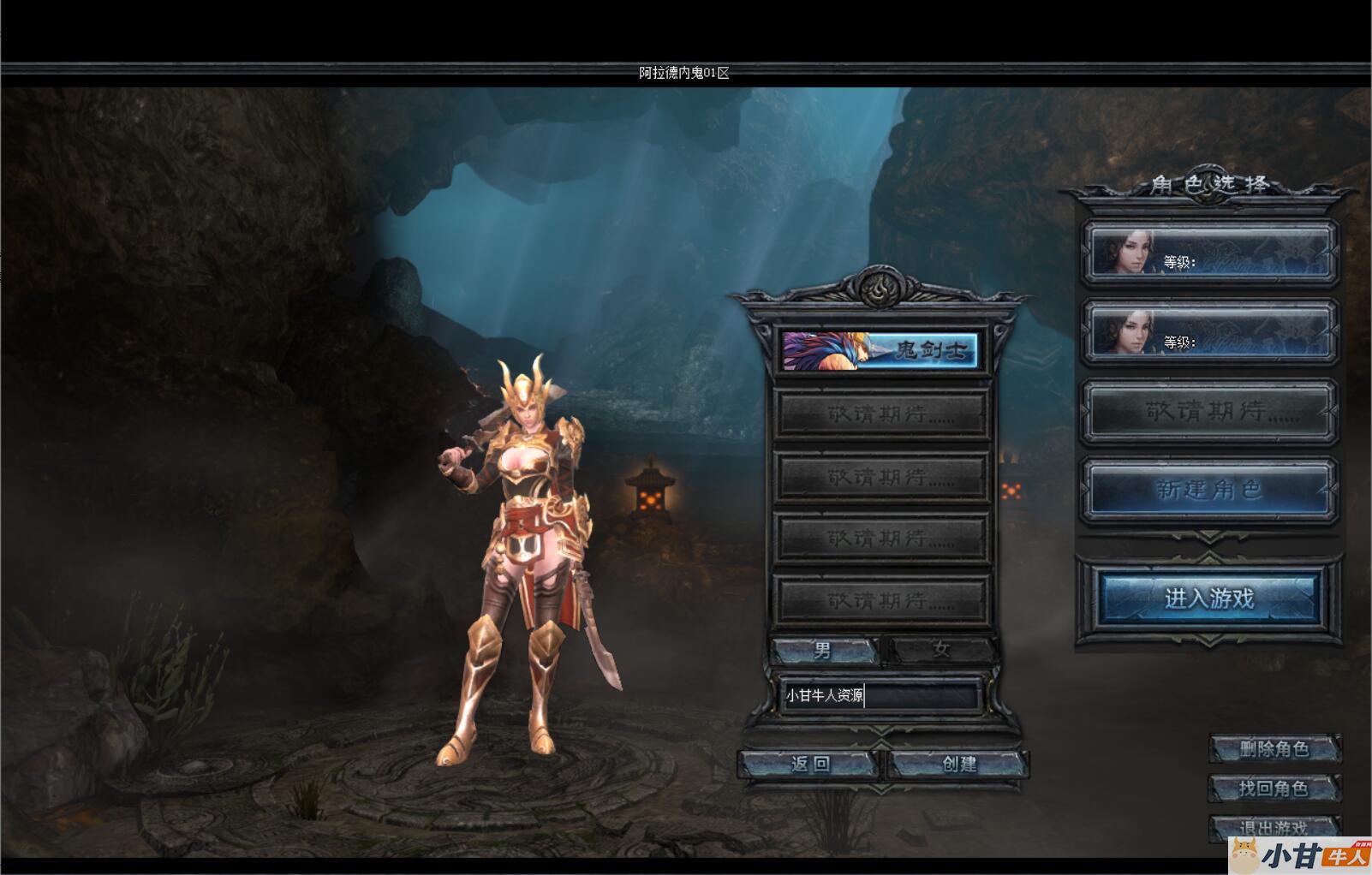The image size is (1372, 875).
Task: Click the 退出游戏 exit game button
Action: coord(1274,827)
